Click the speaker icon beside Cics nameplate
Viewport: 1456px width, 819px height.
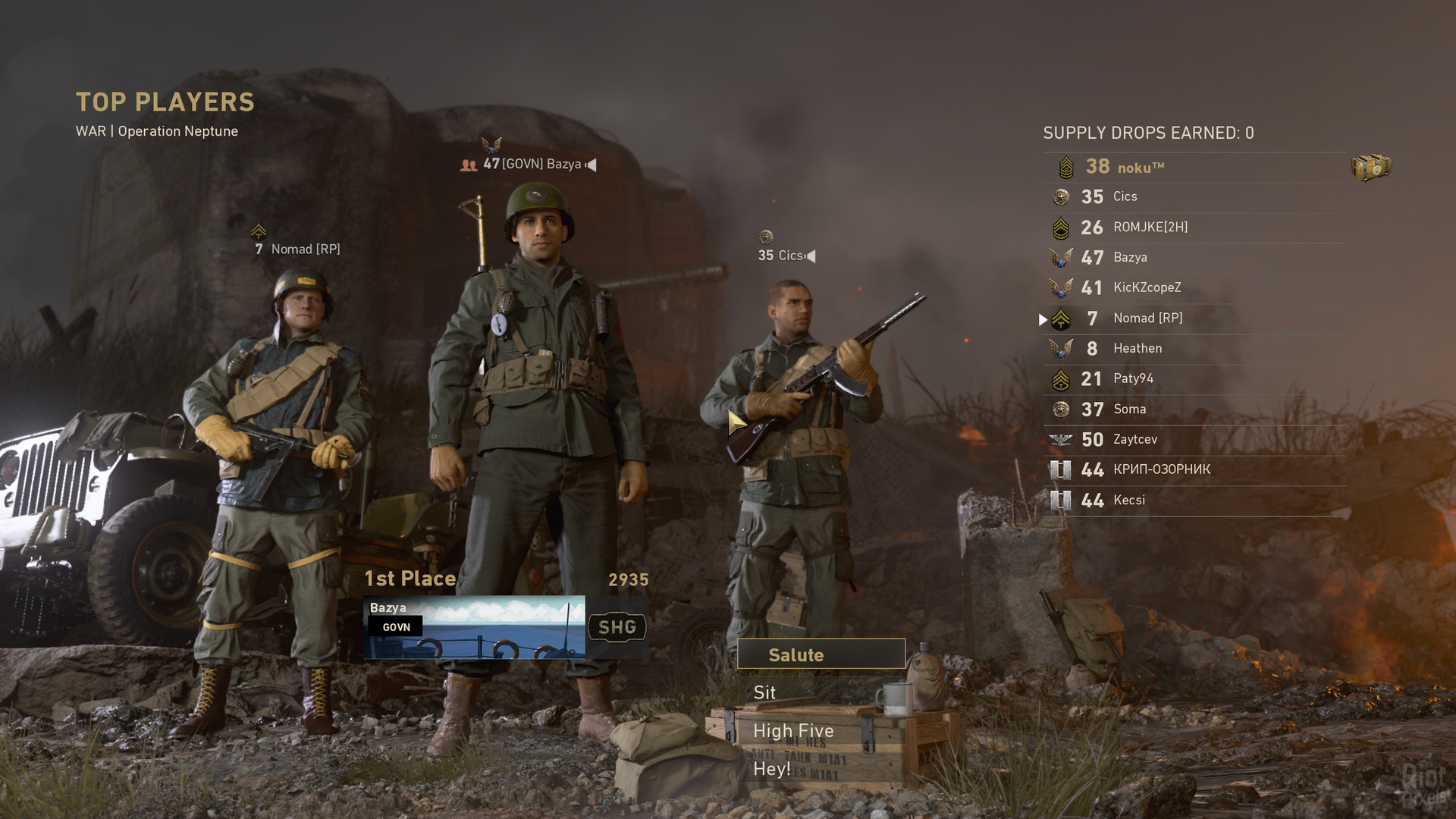tap(811, 256)
